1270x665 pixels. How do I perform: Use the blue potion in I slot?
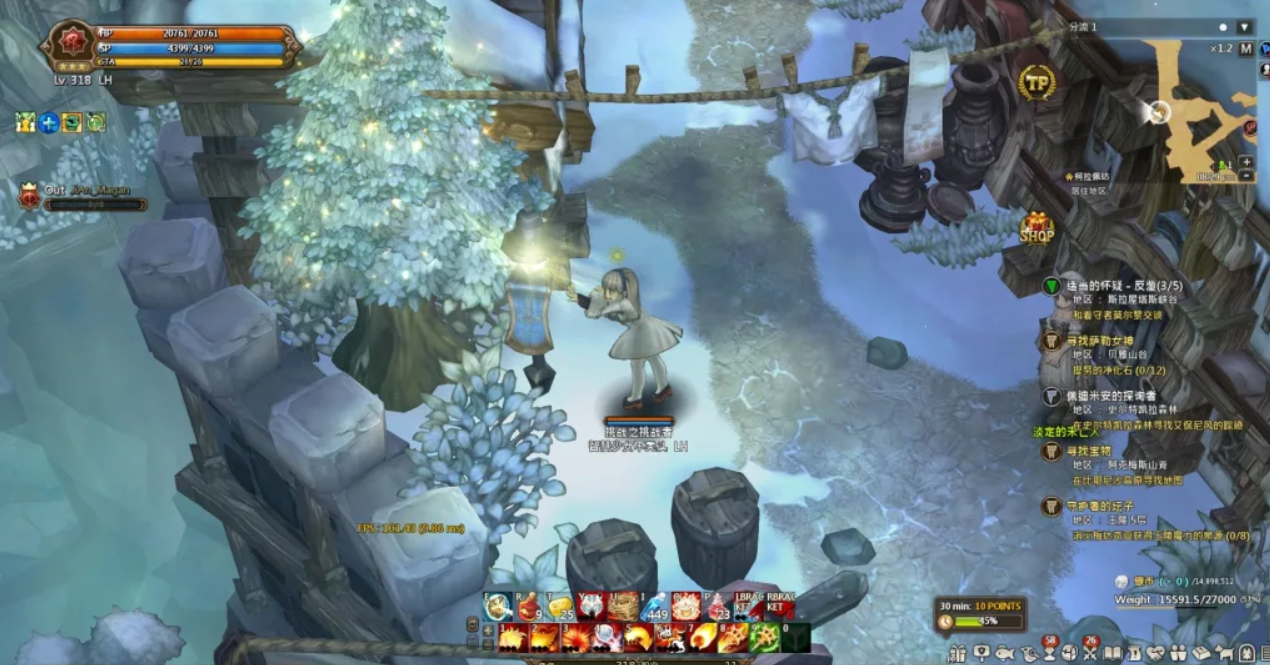tap(653, 606)
